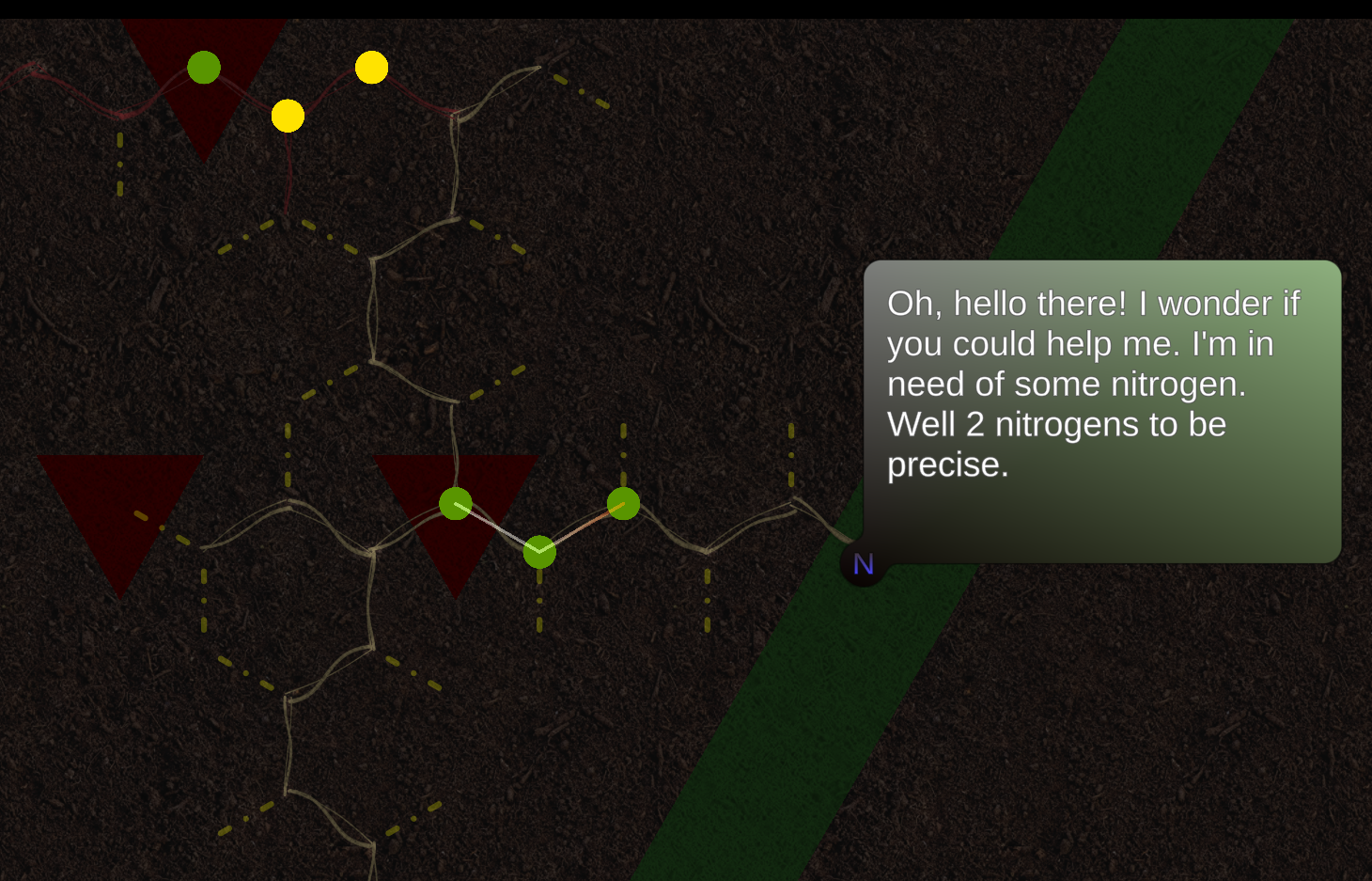Select the green node beside the yellow nodes
The height and width of the screenshot is (881, 1372).
click(204, 68)
